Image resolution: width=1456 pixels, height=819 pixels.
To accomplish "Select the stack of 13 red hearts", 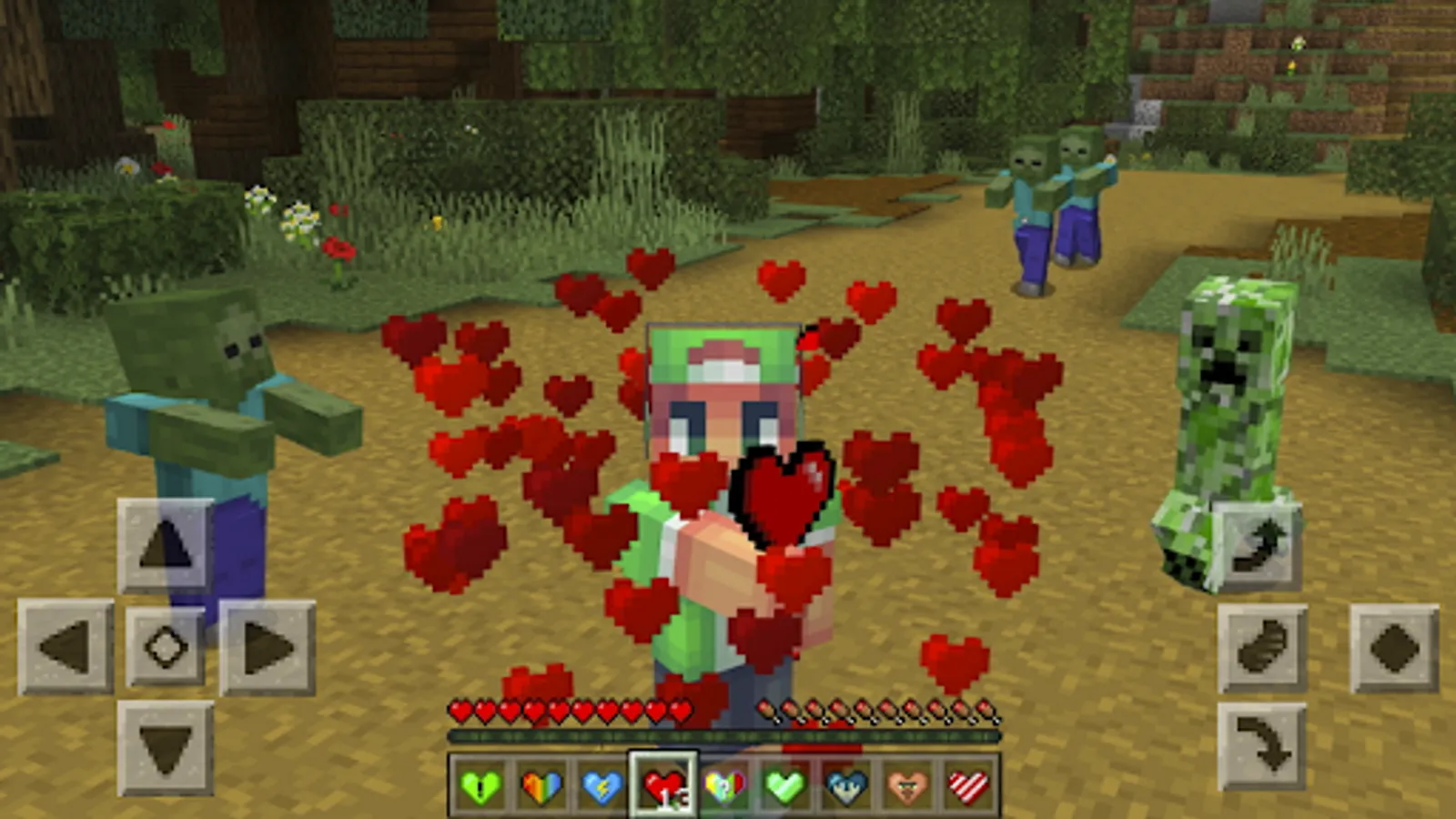I will [664, 784].
